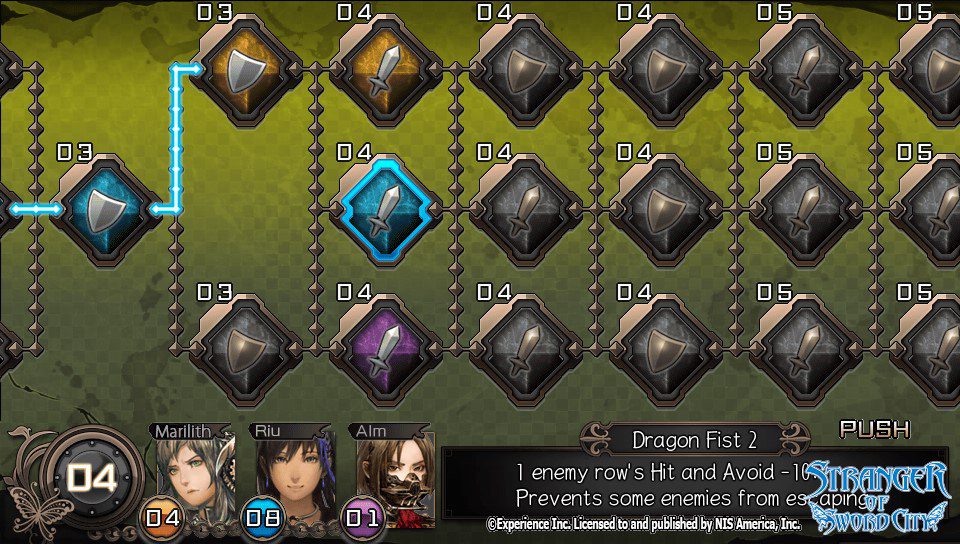Pick the blue shield skill node

coord(106,210)
